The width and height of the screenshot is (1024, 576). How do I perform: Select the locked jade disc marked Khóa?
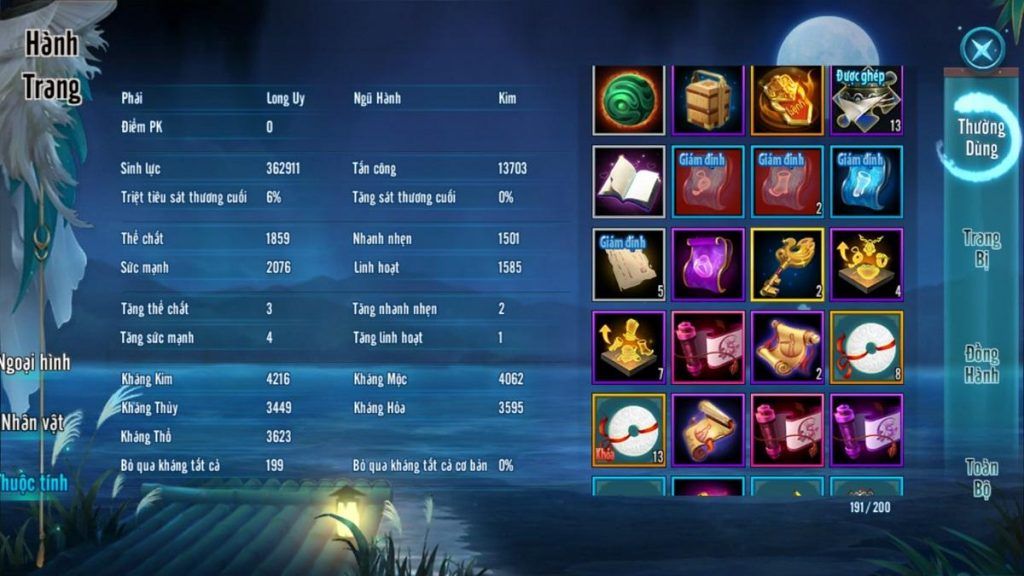pyautogui.click(x=629, y=430)
